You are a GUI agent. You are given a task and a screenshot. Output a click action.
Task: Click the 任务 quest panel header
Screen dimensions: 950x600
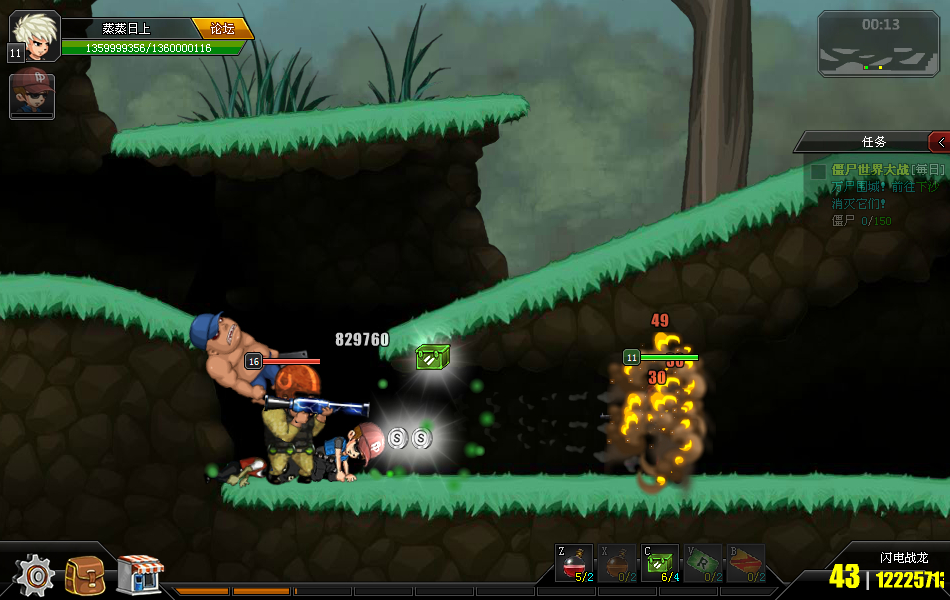pyautogui.click(x=873, y=142)
